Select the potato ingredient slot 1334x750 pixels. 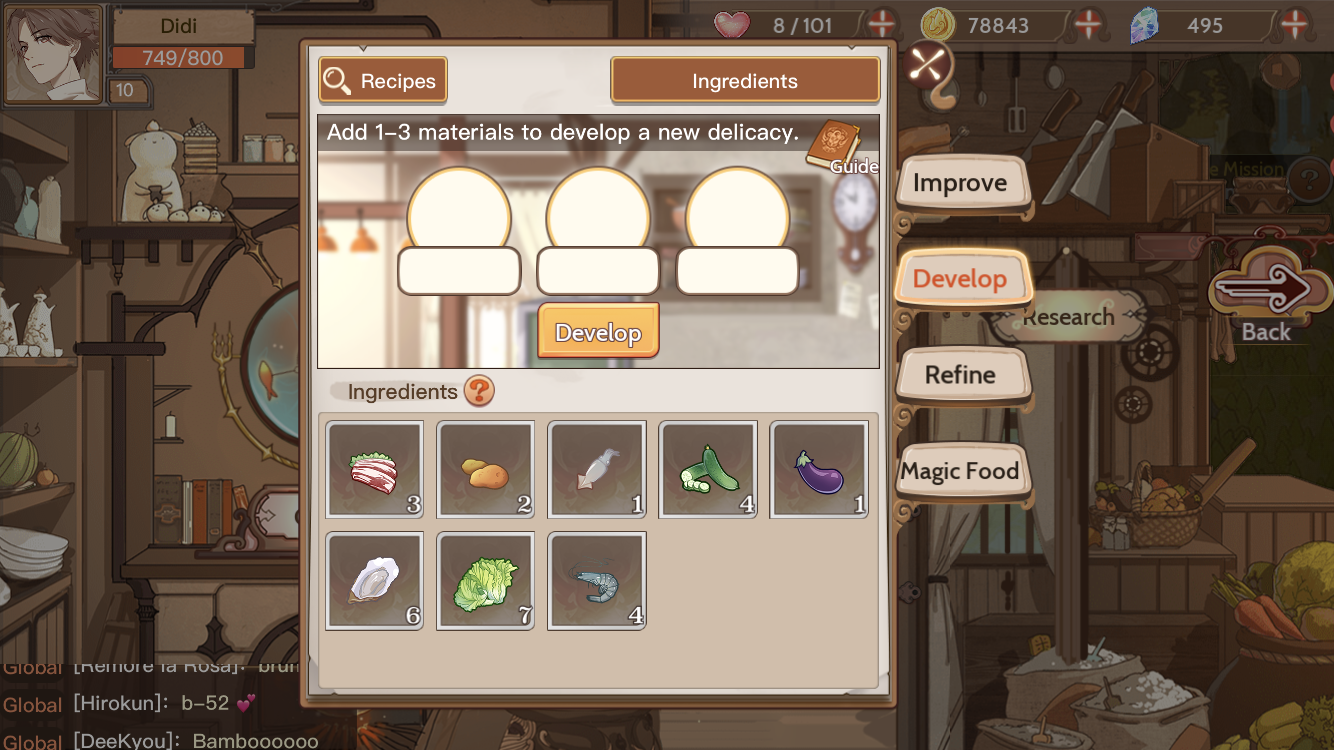coord(486,470)
